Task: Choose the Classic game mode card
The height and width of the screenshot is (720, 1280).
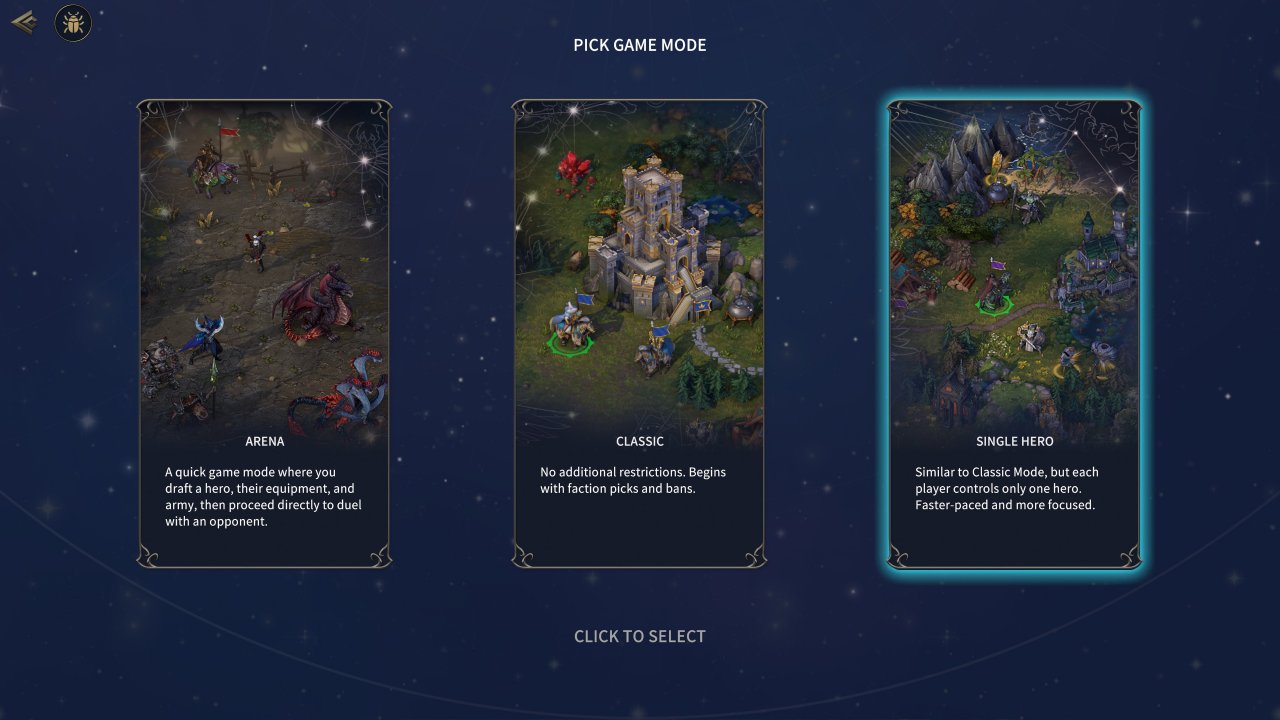Action: coord(639,334)
